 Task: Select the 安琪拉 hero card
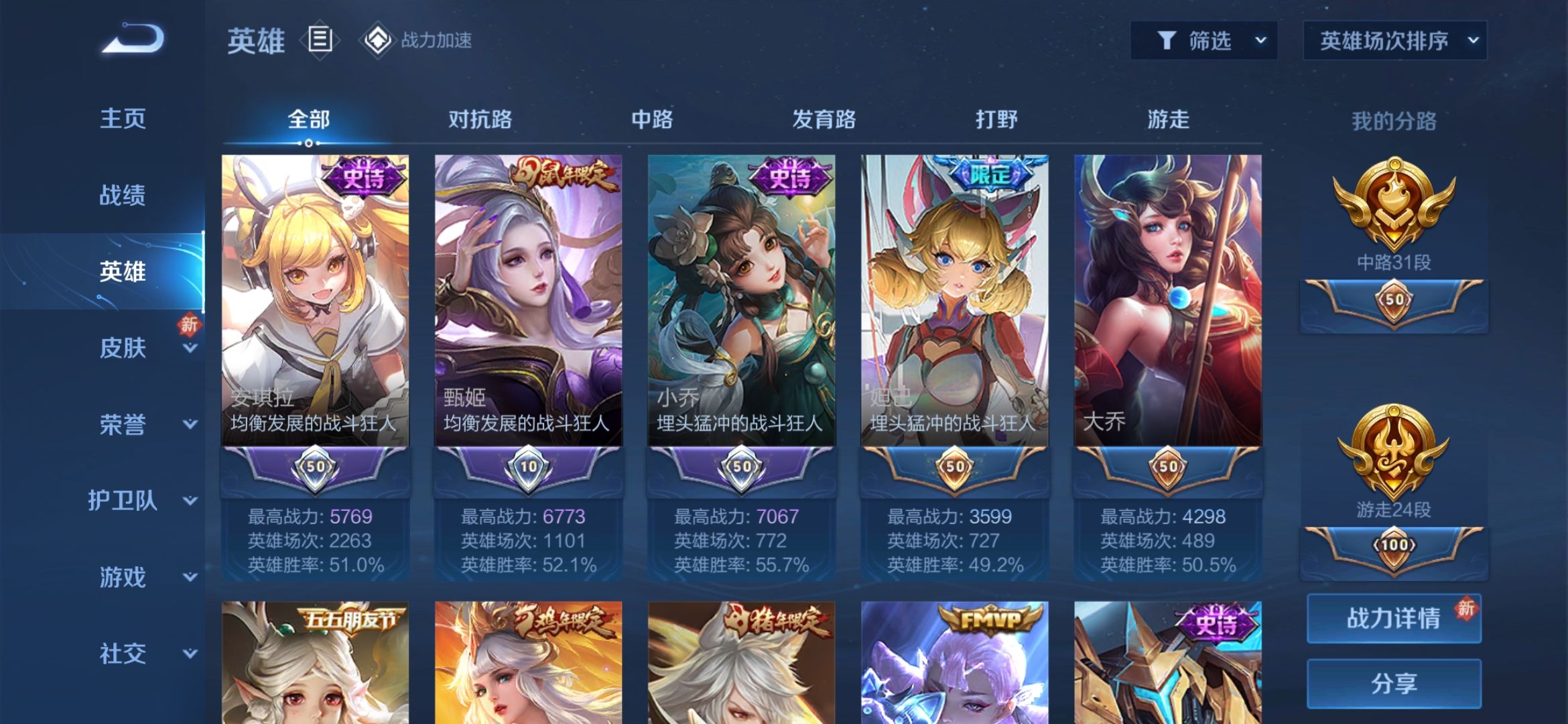pos(315,302)
